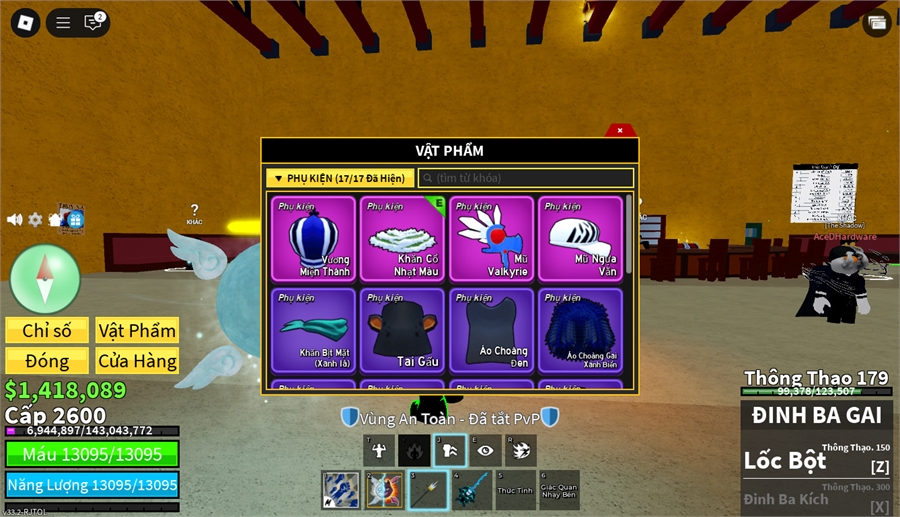Screen dimensions: 900x517
Task: Pick the Khăn Bịt Mặt green bandana
Action: pyautogui.click(x=313, y=330)
